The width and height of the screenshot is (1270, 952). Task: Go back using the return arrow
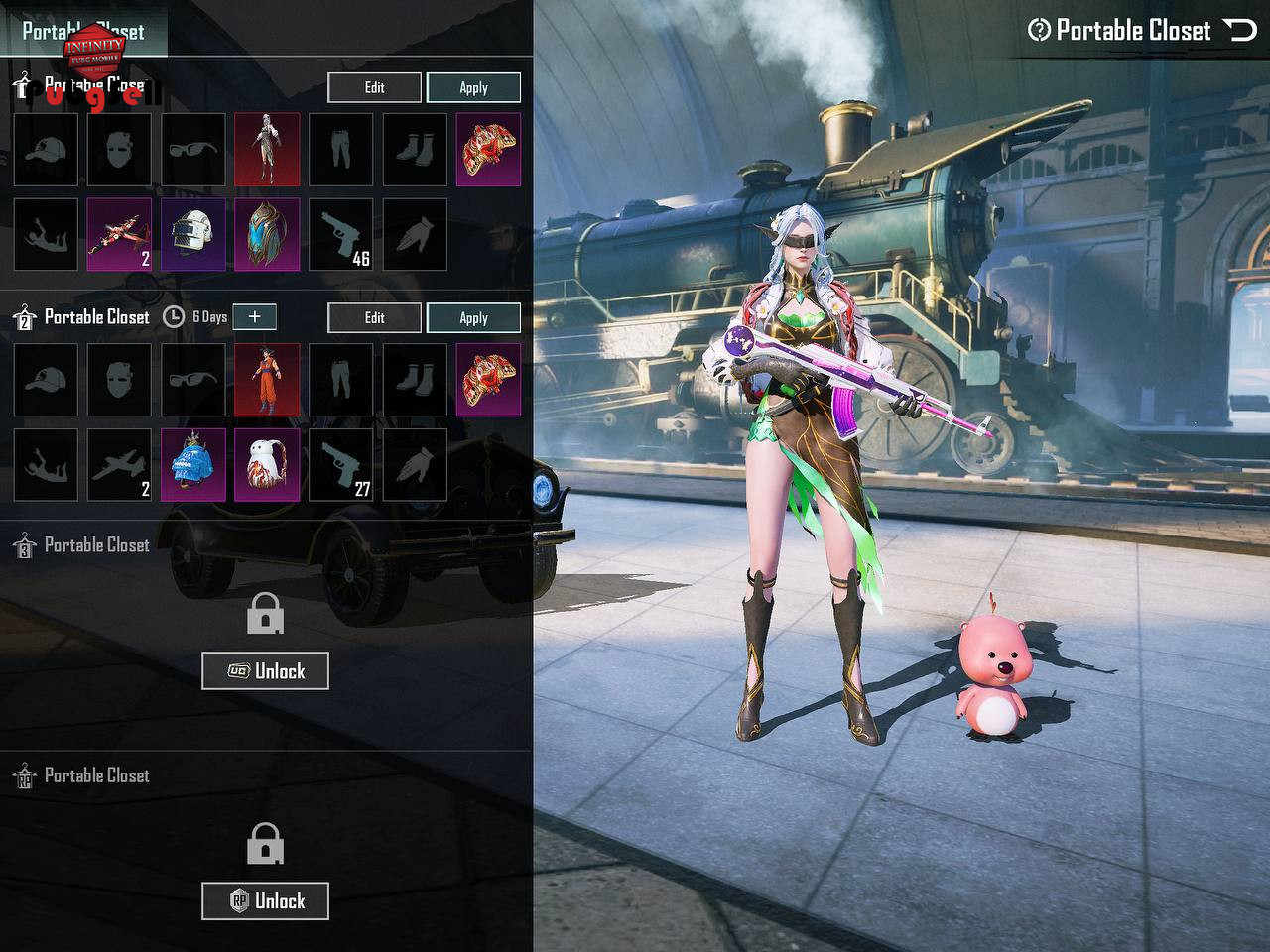click(1241, 30)
